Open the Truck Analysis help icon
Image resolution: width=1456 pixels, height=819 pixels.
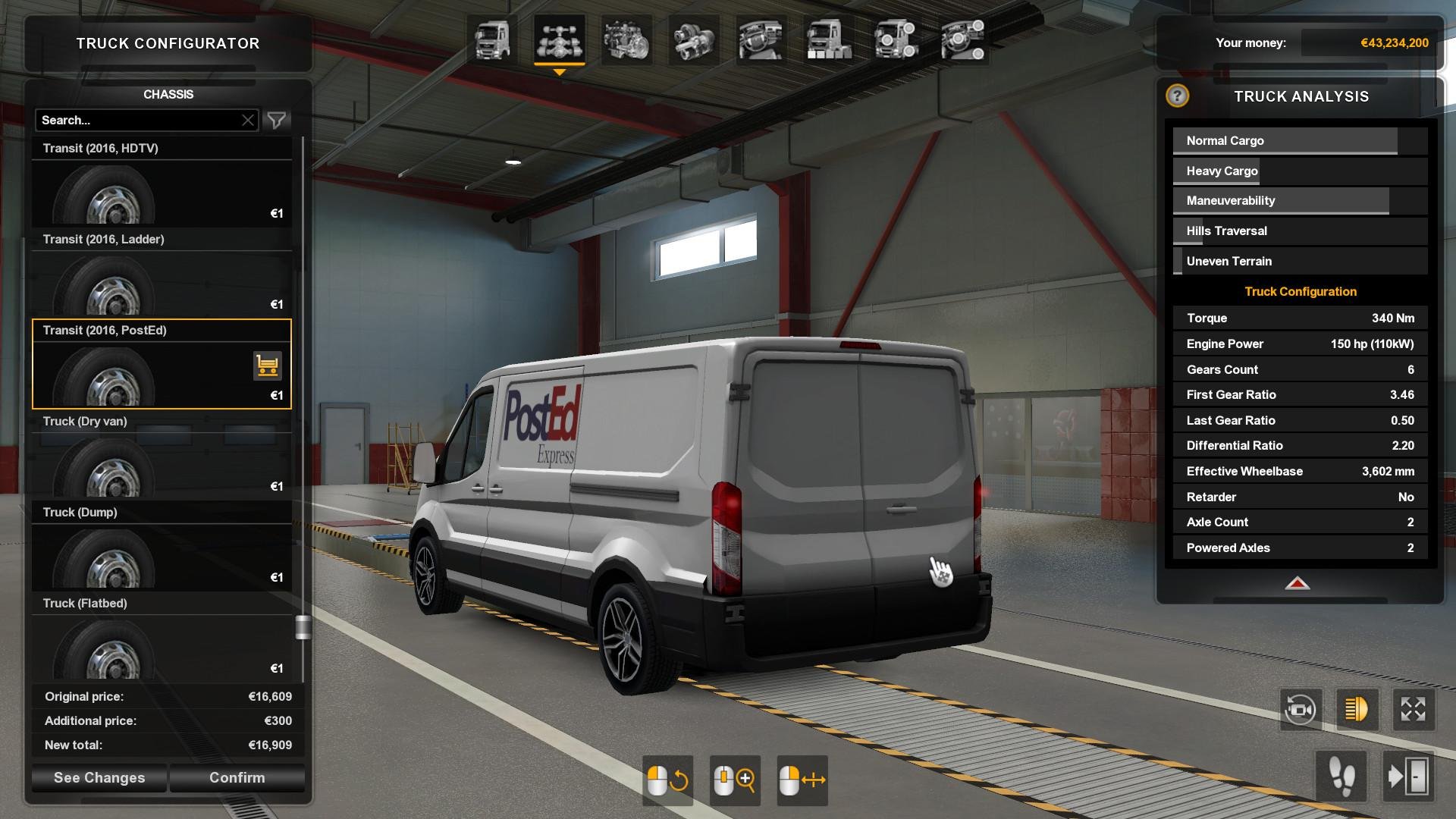point(1176,97)
